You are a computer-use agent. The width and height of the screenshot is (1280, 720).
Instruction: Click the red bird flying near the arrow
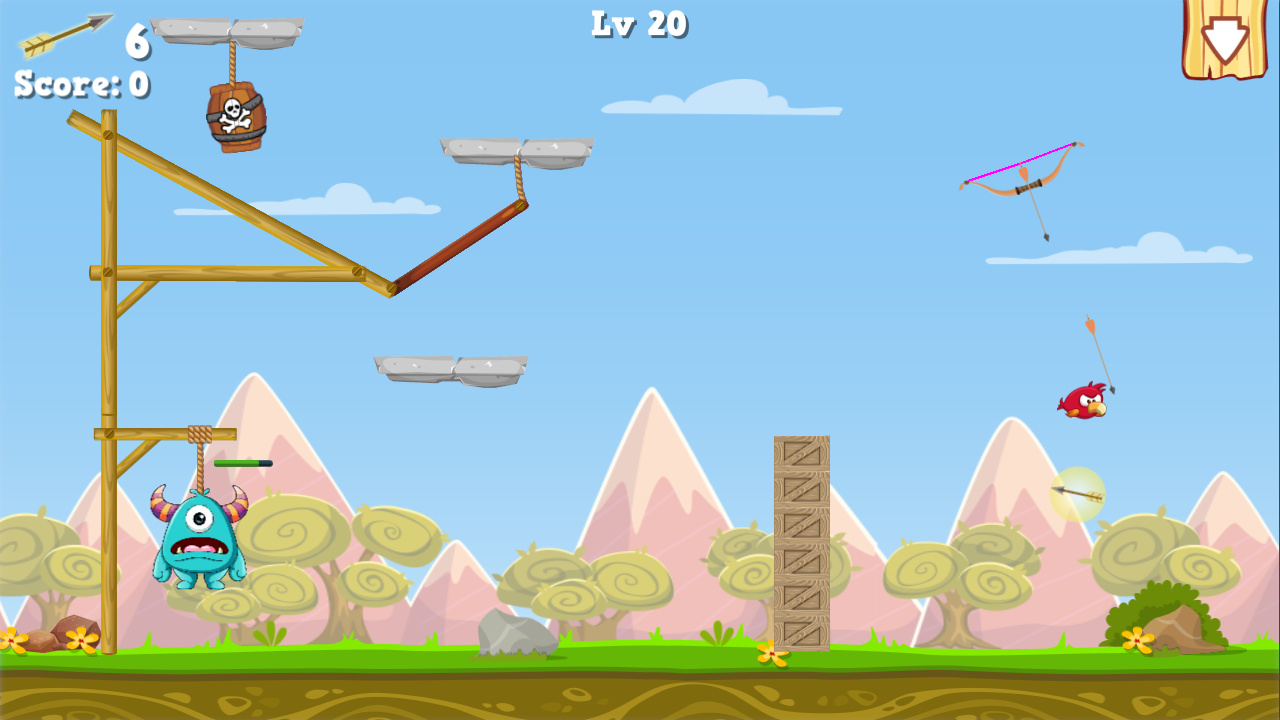[x=1083, y=403]
